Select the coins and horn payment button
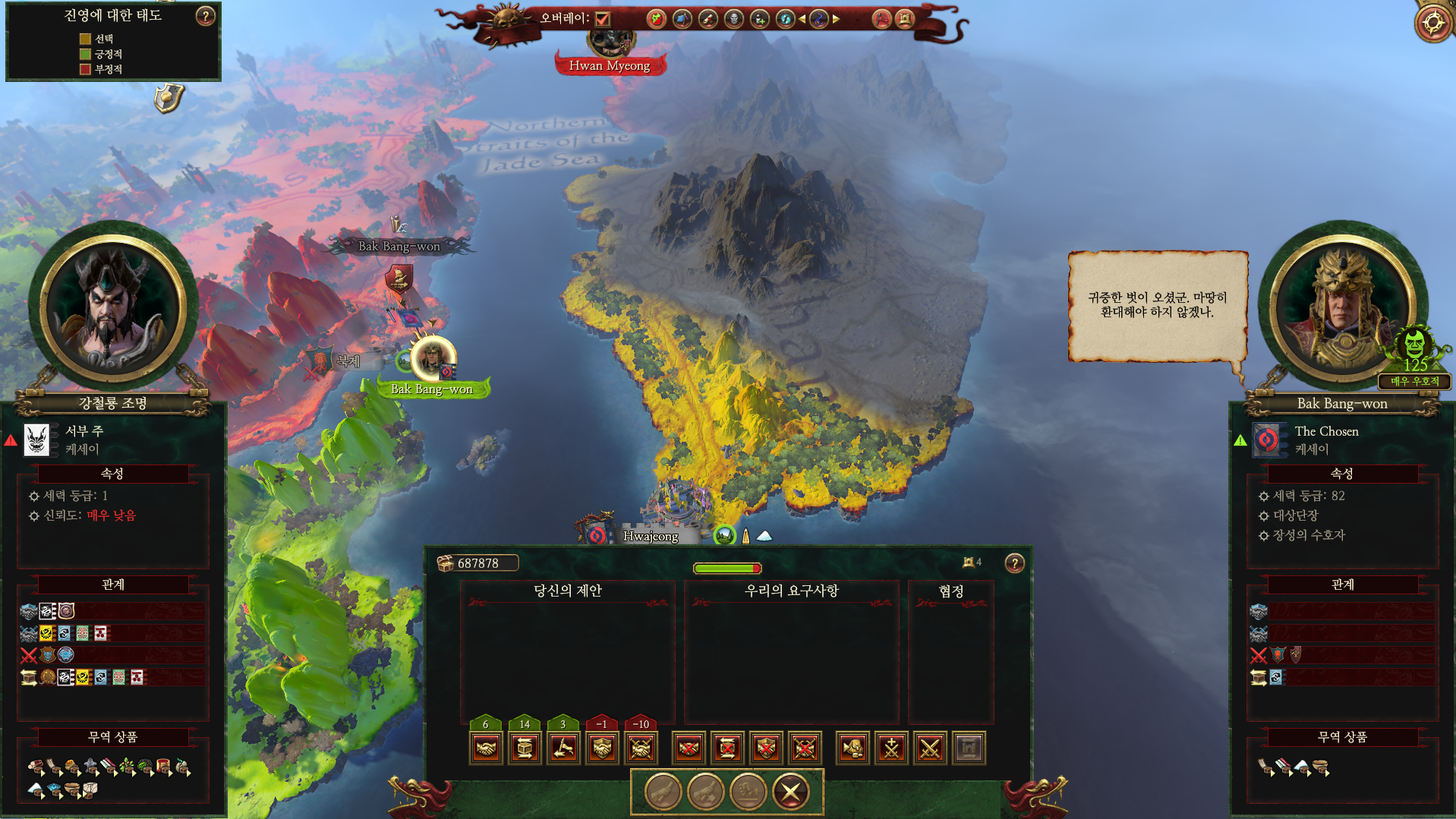The width and height of the screenshot is (1456, 819). point(852,748)
